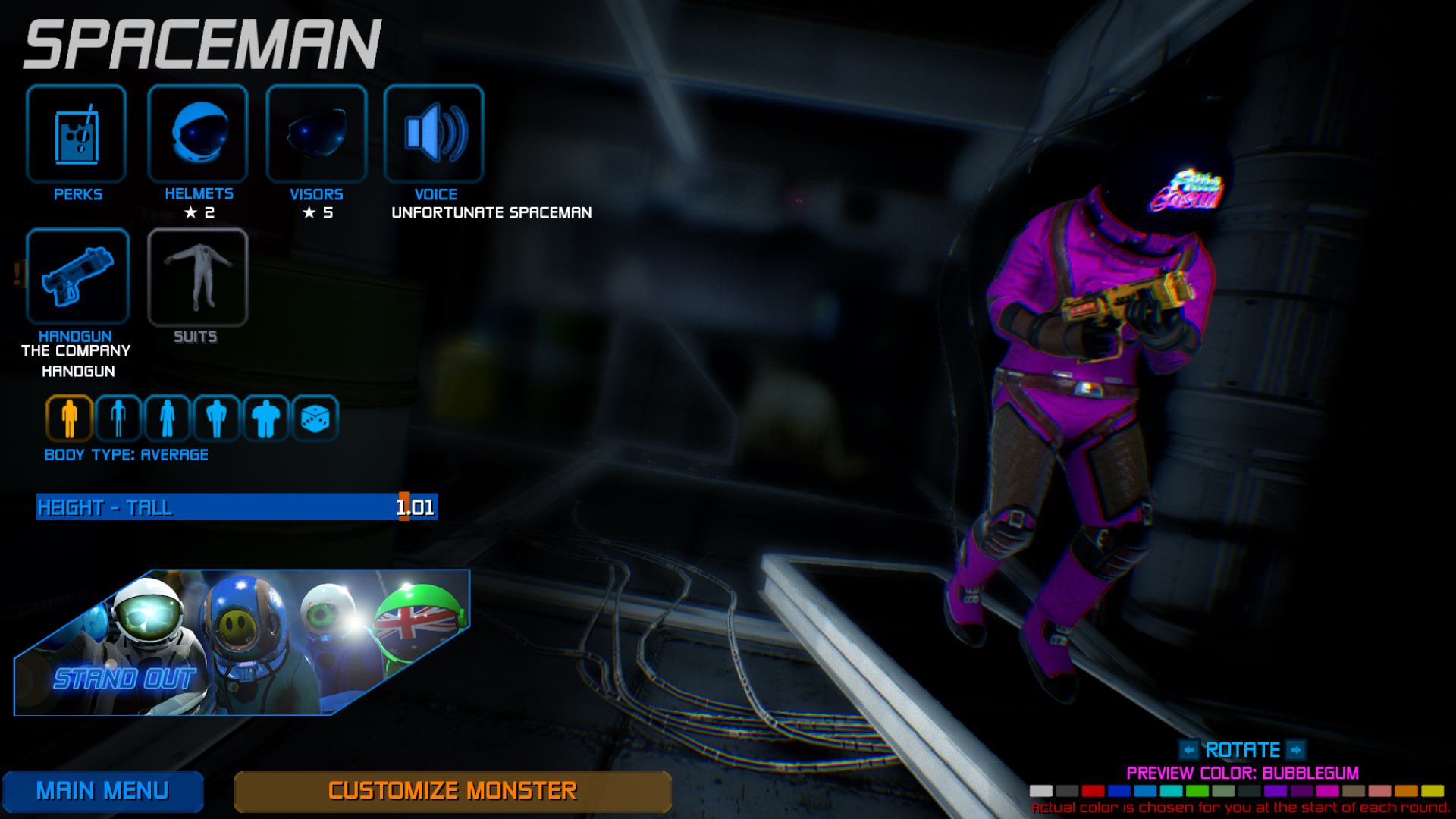The height and width of the screenshot is (819, 1456).
Task: Return to the Main Menu
Action: (102, 791)
